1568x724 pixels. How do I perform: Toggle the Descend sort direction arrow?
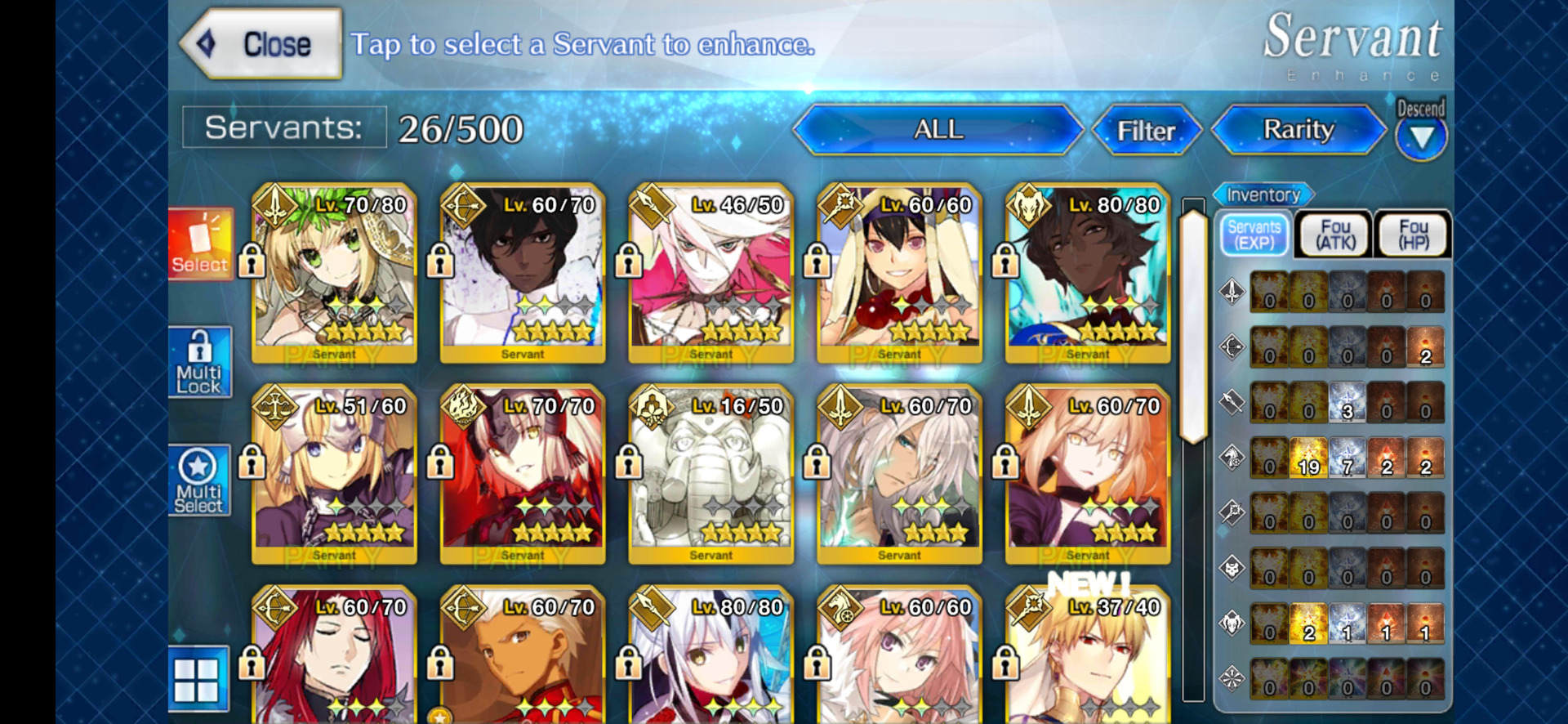point(1421,136)
